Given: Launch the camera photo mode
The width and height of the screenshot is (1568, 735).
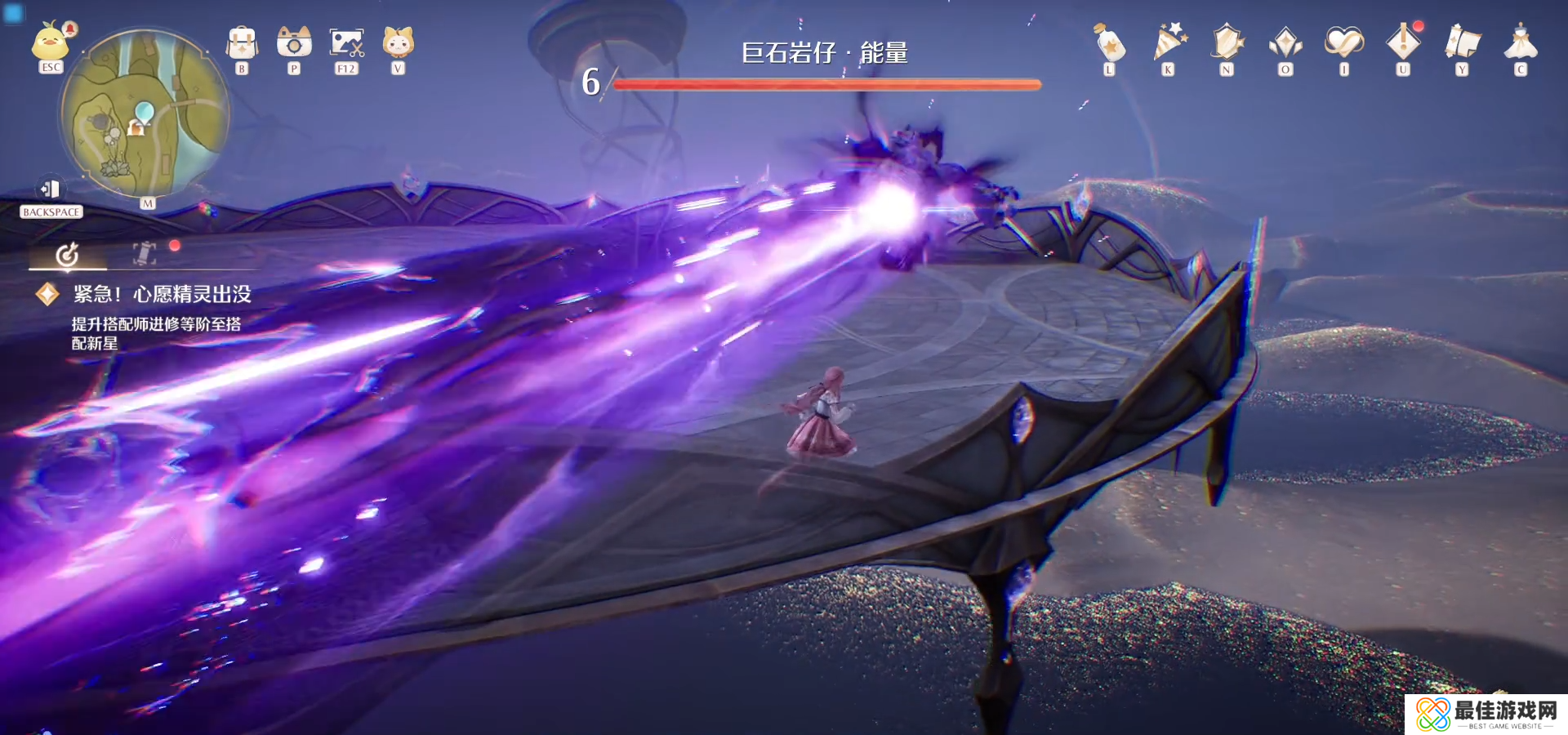Looking at the screenshot, I should point(294,43).
